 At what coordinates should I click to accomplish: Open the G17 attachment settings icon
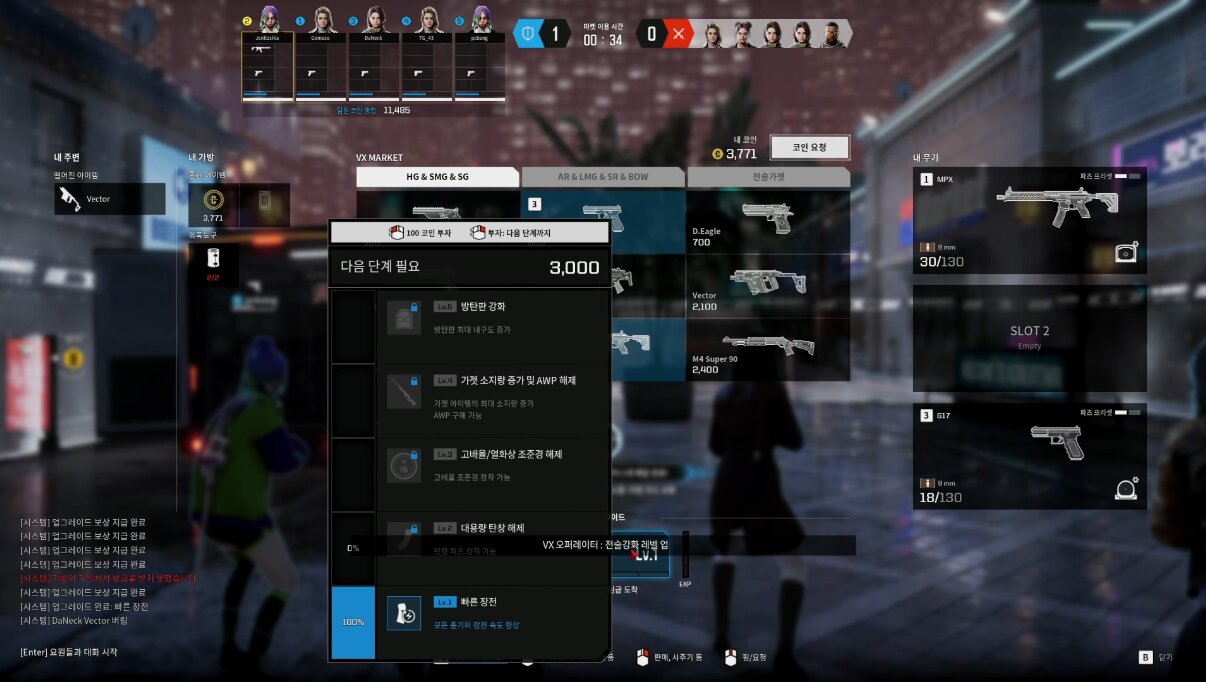(1127, 489)
